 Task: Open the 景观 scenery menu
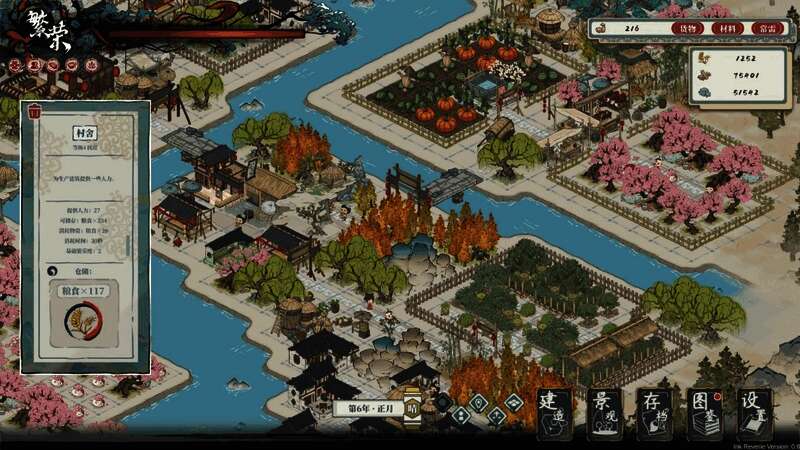[x=604, y=413]
